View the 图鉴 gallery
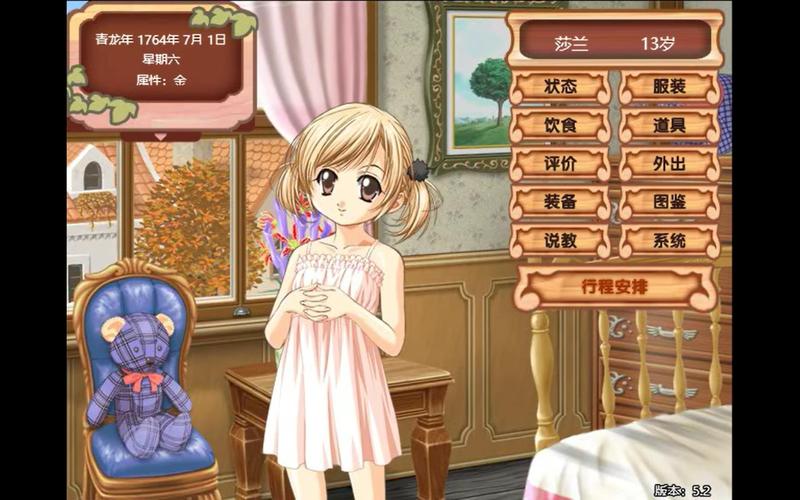The height and width of the screenshot is (500, 800). click(669, 202)
